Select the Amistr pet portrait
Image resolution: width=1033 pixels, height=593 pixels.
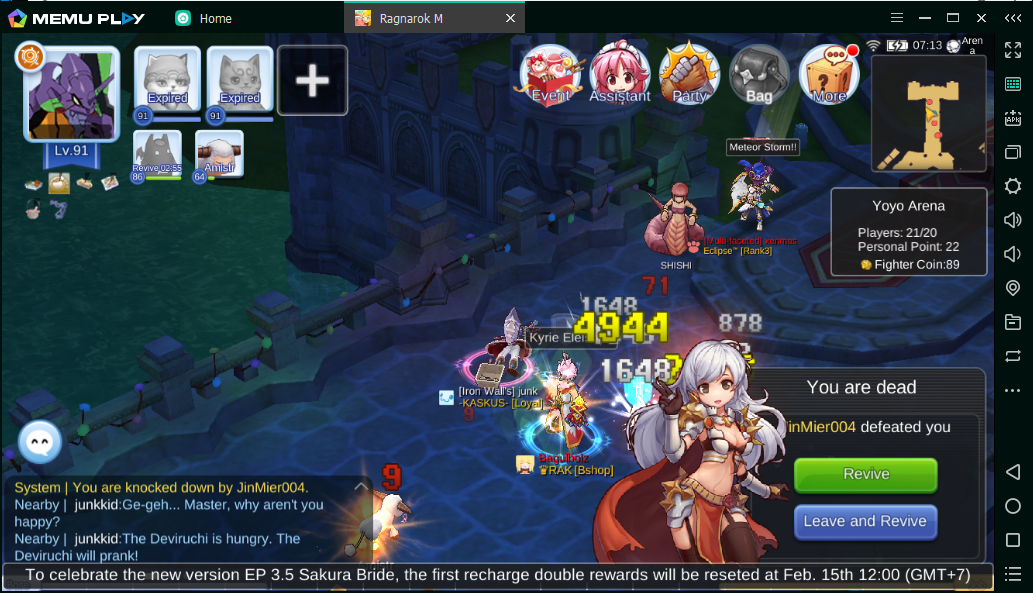[x=219, y=154]
